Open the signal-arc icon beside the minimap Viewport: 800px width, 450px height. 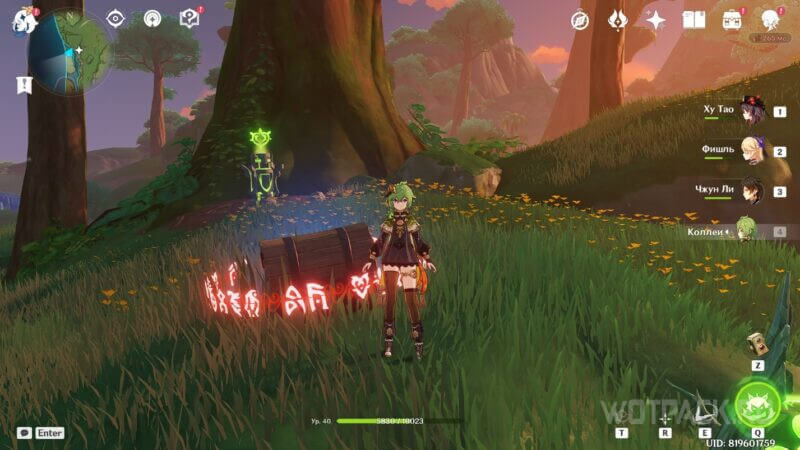pyautogui.click(x=152, y=18)
